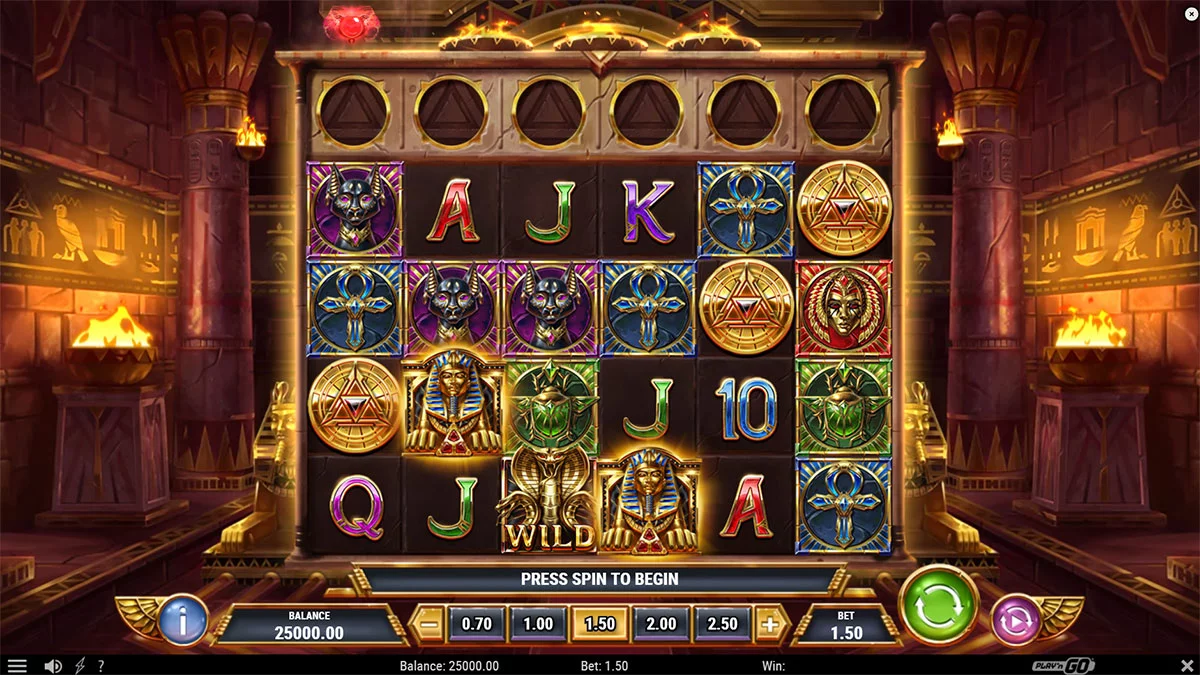This screenshot has width=1200, height=675.
Task: Open the blue info paytable button
Action: (x=183, y=620)
